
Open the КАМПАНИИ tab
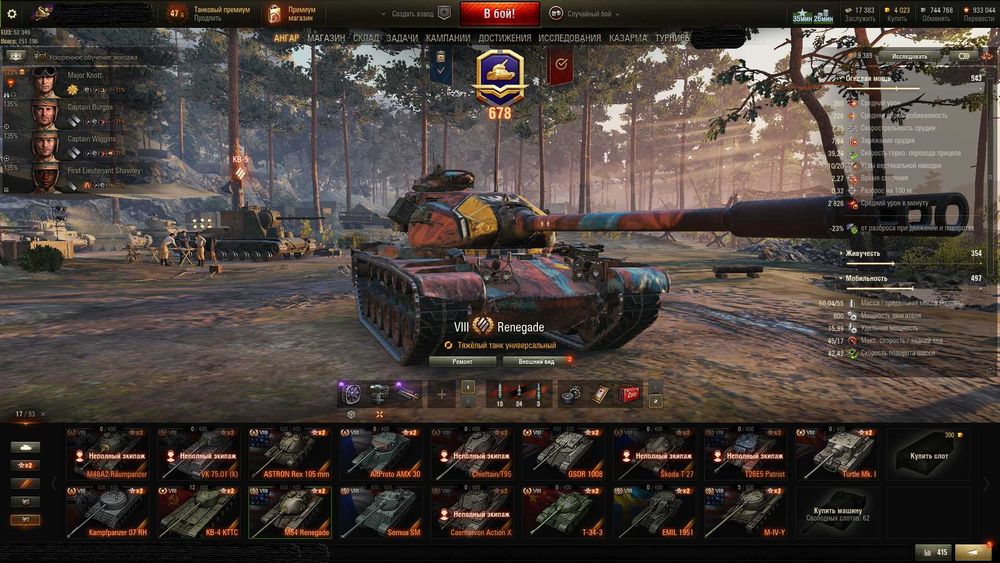447,38
